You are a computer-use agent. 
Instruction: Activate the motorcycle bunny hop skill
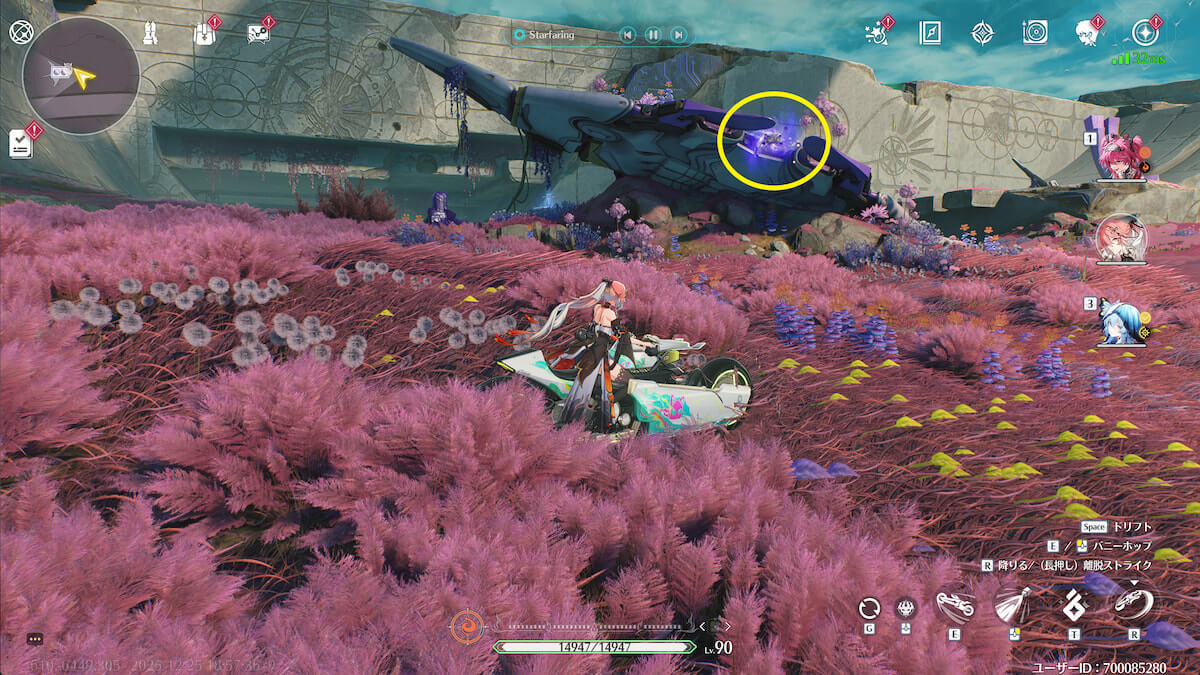coord(954,606)
